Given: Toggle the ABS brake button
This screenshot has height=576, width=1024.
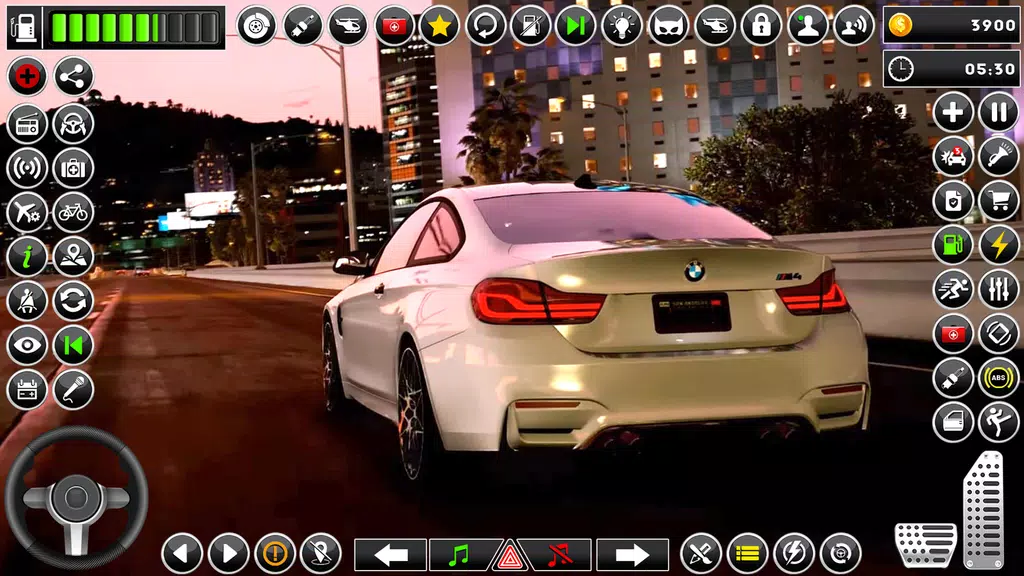Looking at the screenshot, I should click(x=998, y=378).
